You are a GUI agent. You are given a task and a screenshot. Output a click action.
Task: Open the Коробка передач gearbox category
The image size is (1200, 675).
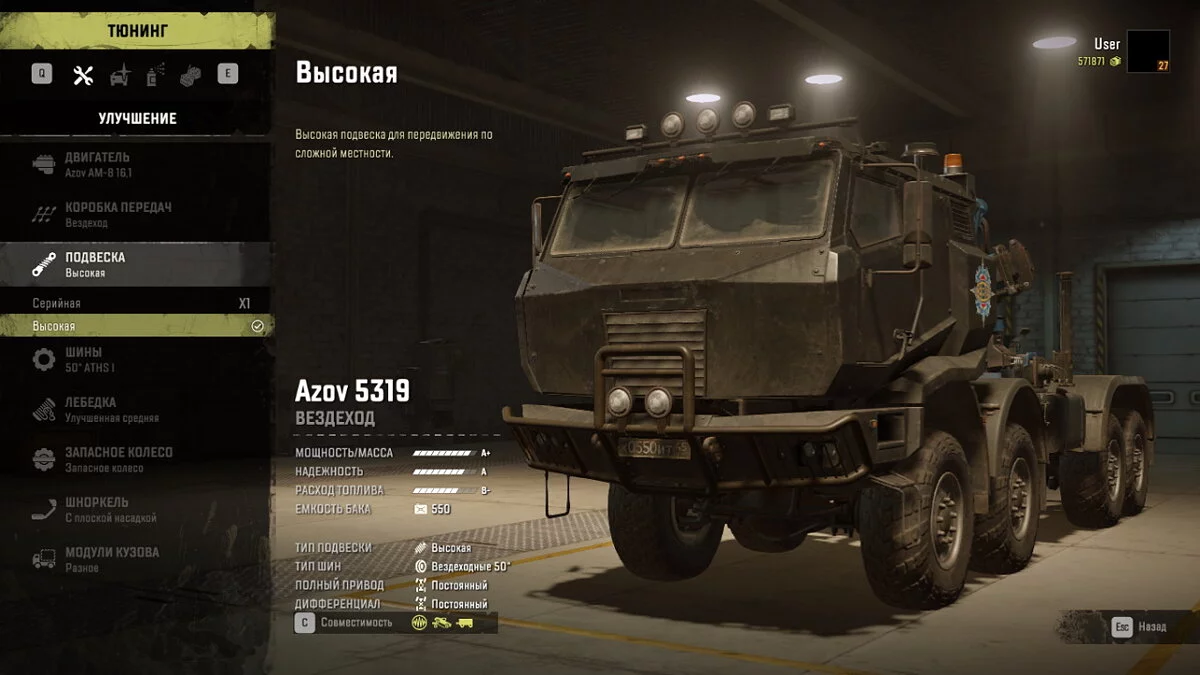coord(136,214)
